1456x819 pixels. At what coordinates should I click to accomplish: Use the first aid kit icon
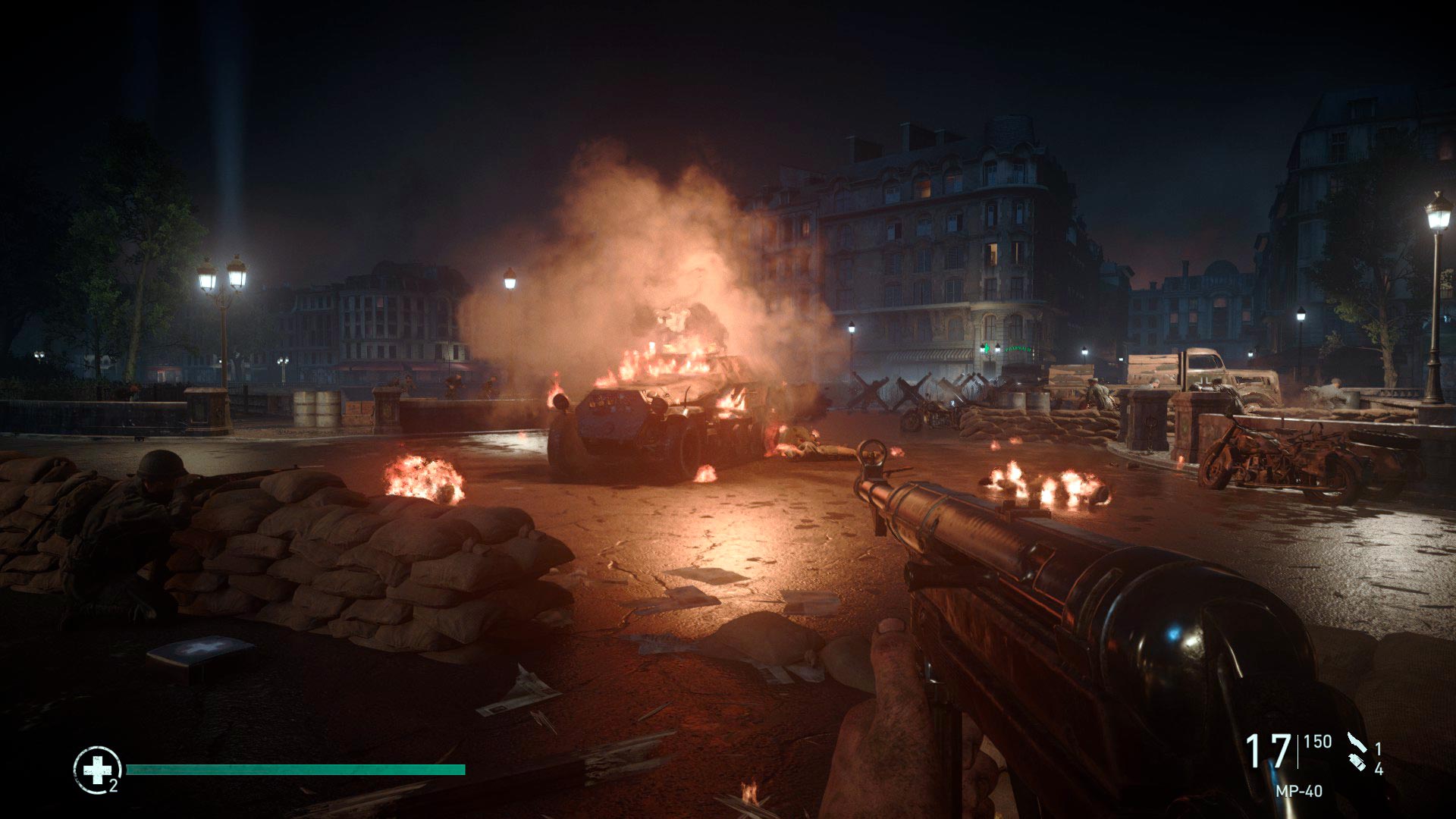(96, 770)
